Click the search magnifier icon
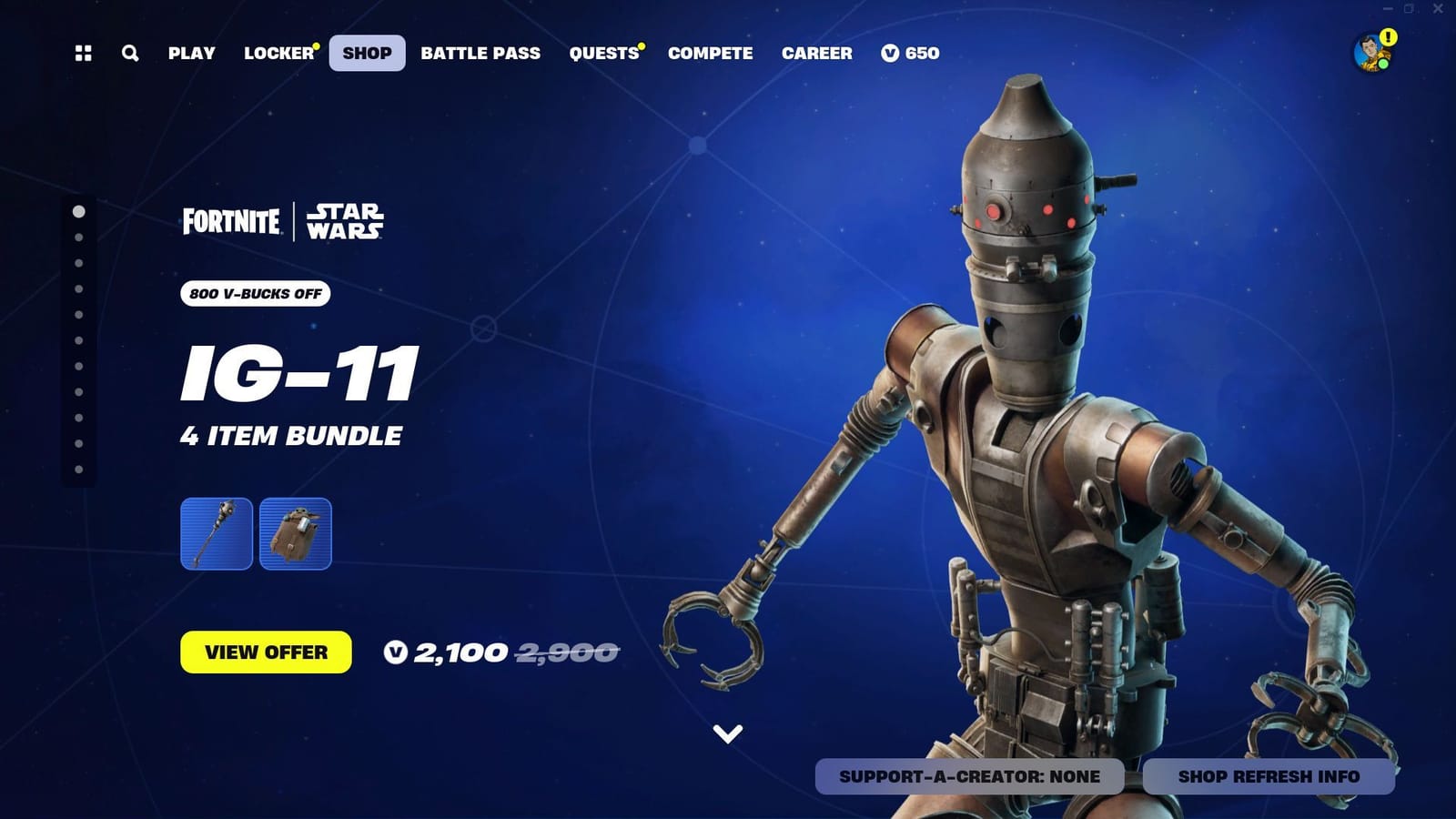This screenshot has height=819, width=1456. (128, 53)
